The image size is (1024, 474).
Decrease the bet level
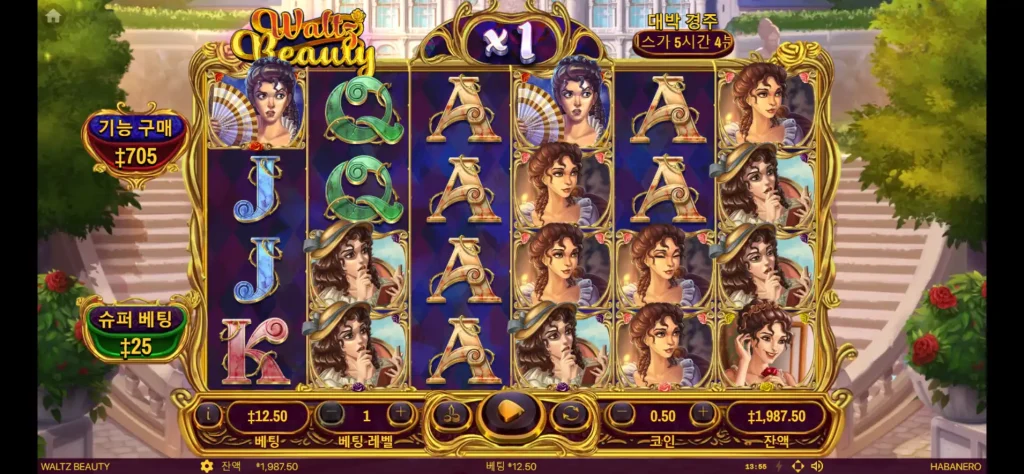(332, 414)
